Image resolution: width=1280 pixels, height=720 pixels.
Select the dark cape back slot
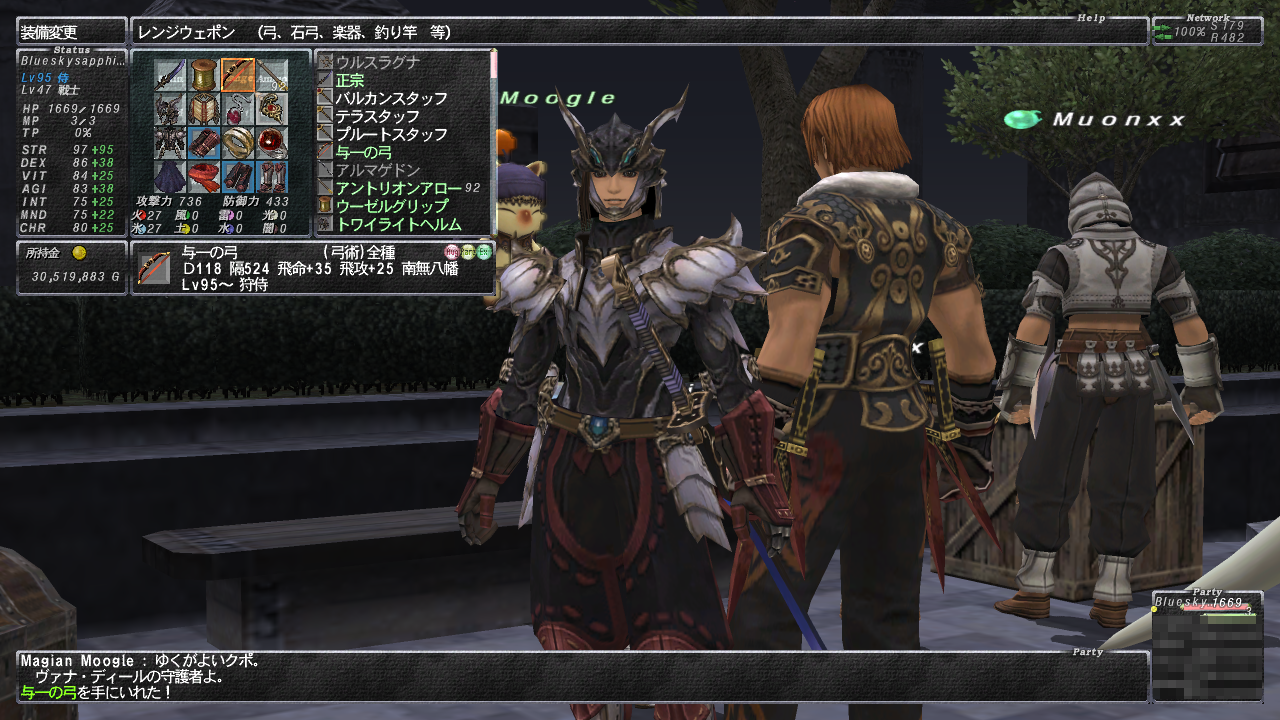pos(170,176)
